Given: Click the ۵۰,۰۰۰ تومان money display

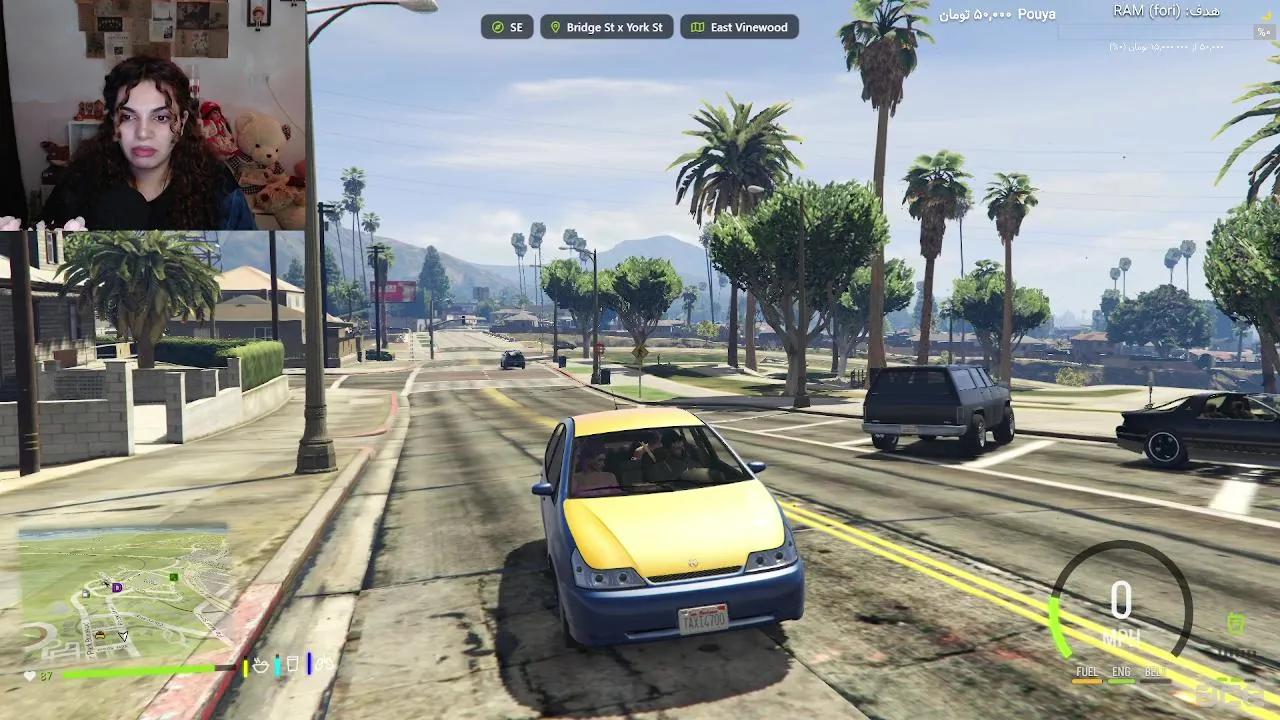Looking at the screenshot, I should (x=972, y=14).
